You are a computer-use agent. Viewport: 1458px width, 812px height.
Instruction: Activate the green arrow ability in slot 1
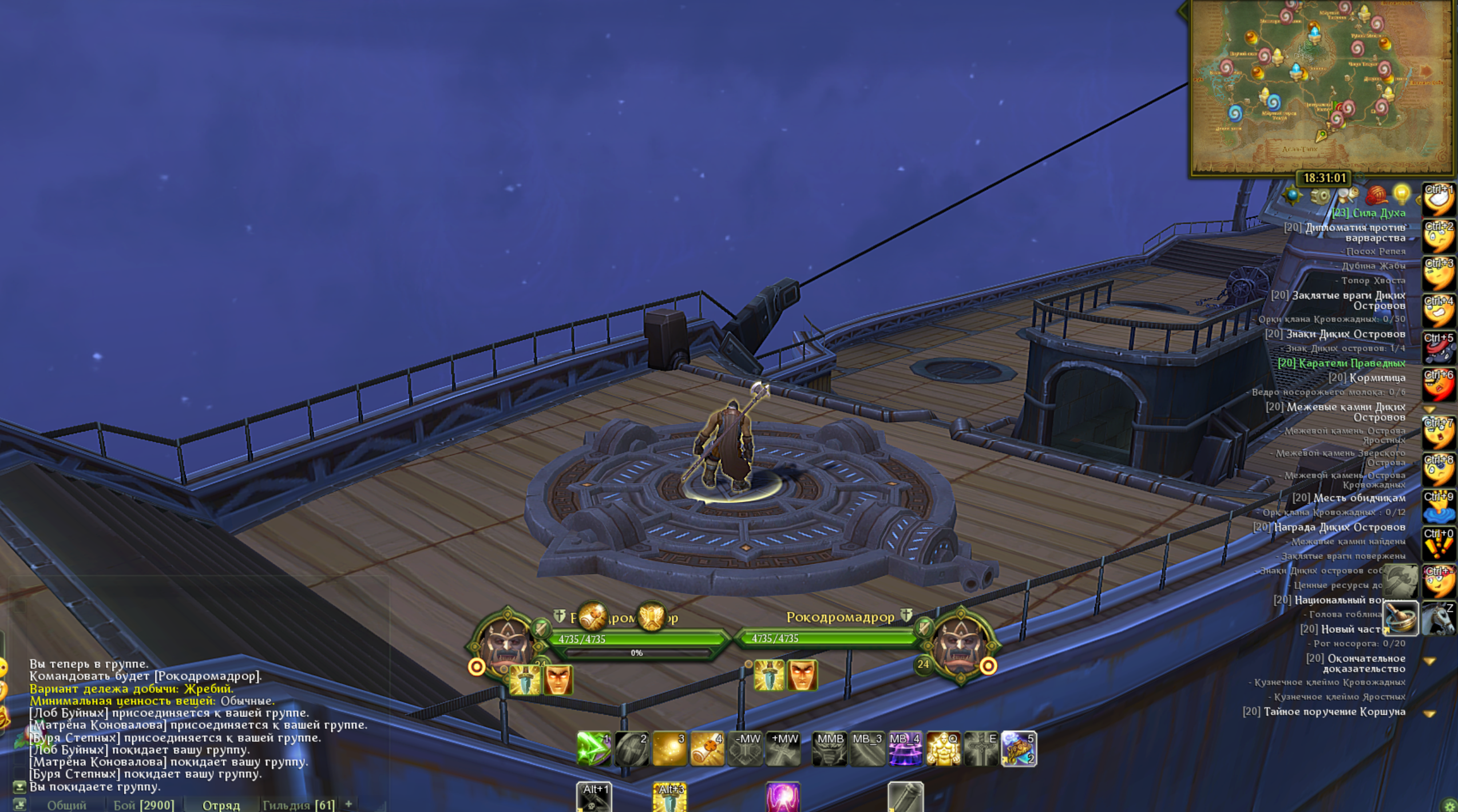[593, 748]
